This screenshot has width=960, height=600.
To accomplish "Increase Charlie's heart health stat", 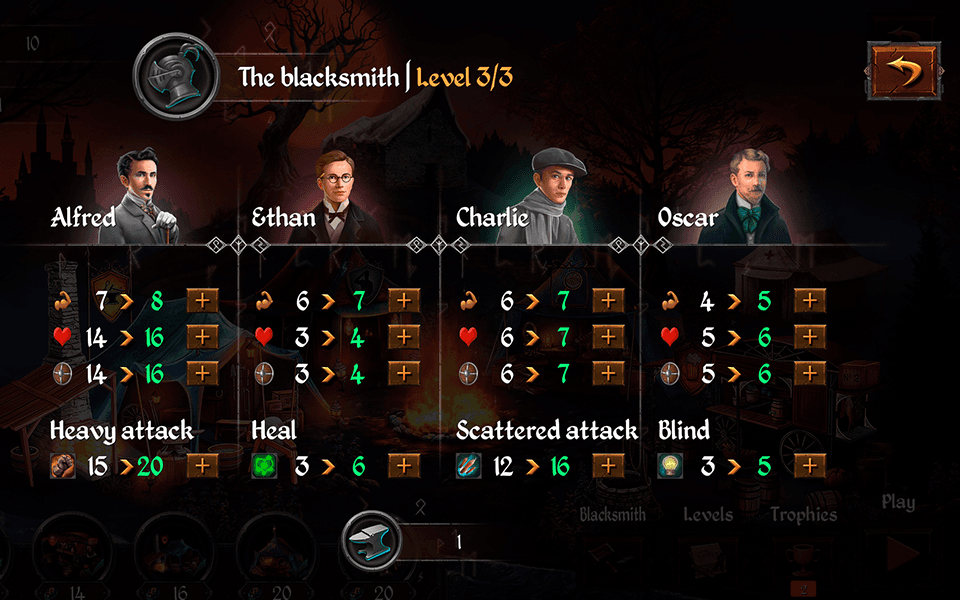I will [x=608, y=337].
